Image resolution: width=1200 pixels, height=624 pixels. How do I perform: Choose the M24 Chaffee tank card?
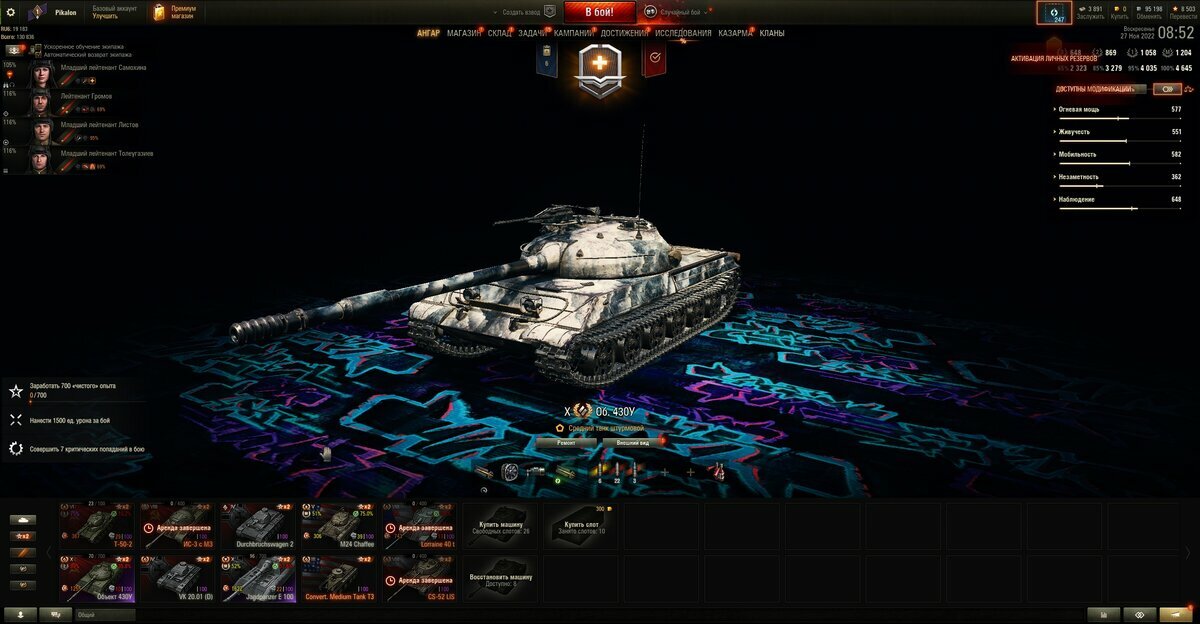coord(339,526)
